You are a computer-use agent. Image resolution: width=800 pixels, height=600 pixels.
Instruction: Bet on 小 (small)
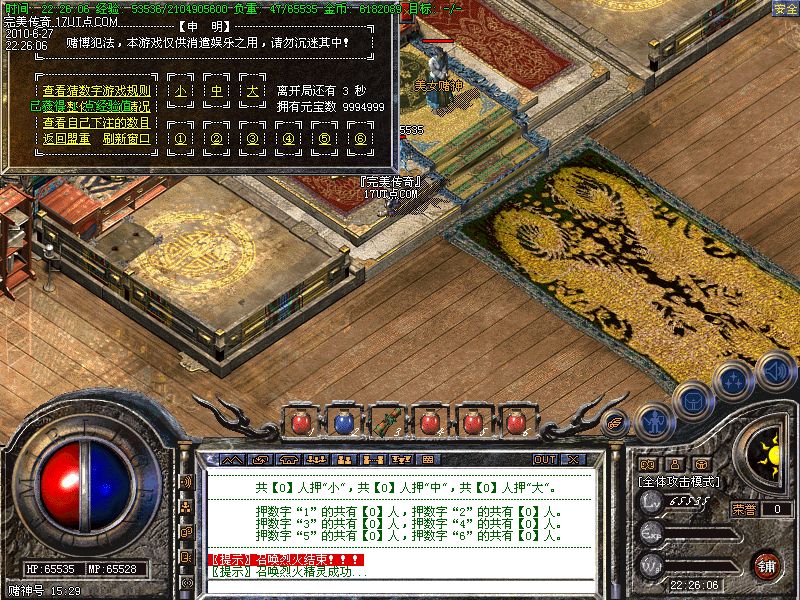pos(181,90)
